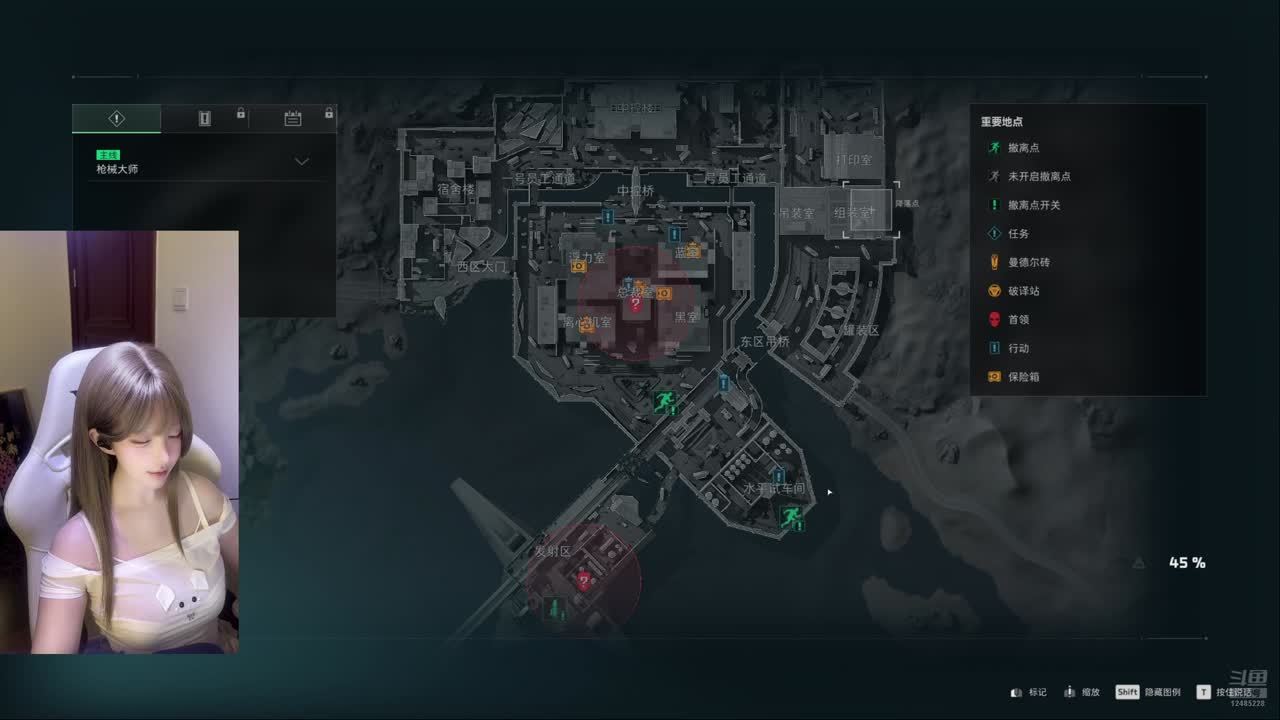Open the locked calendar tab
This screenshot has width=1280, height=720.
(292, 119)
